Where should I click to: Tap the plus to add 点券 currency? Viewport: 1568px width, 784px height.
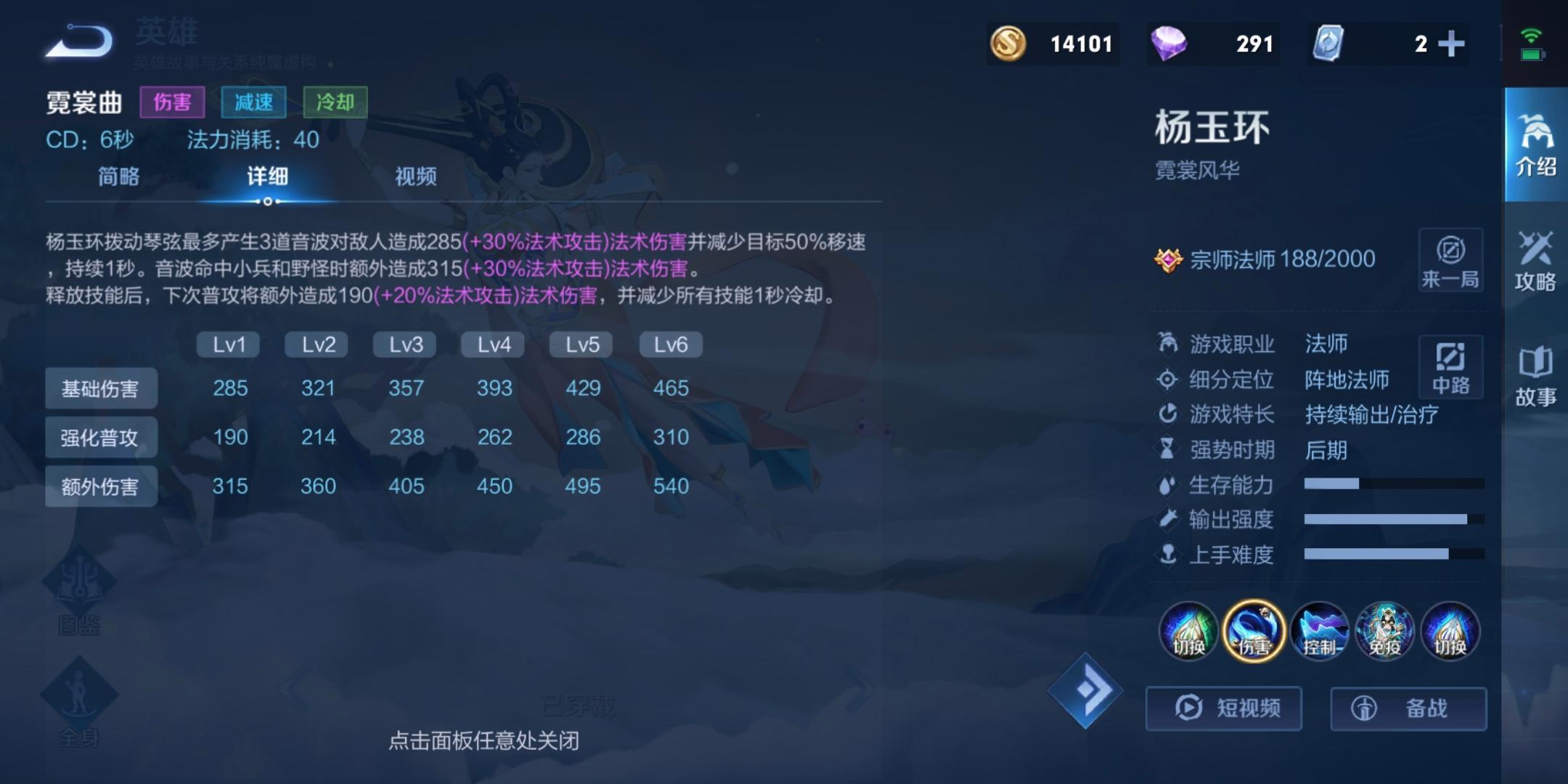point(1452,44)
